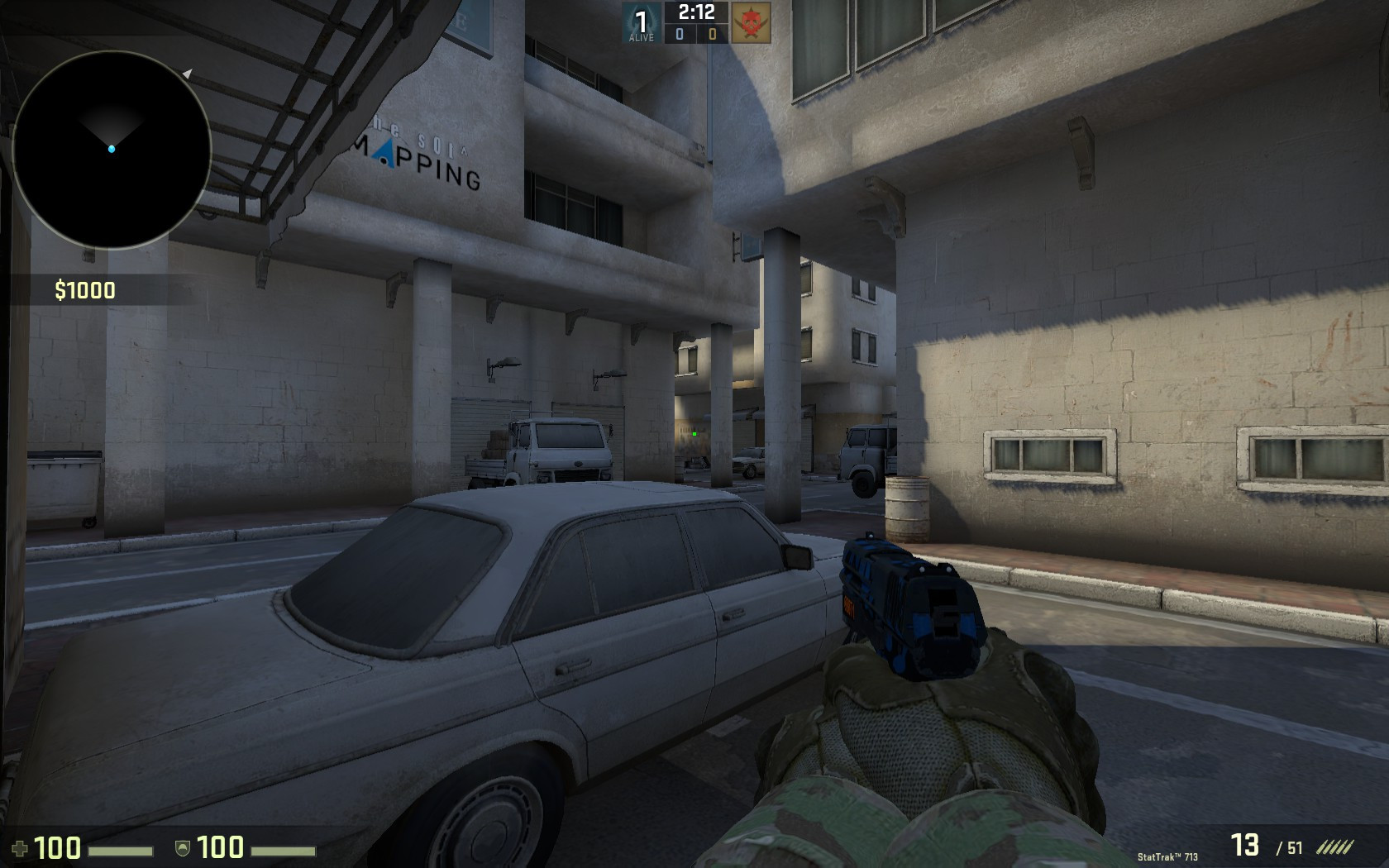Click the blue CT score zero

[x=679, y=34]
